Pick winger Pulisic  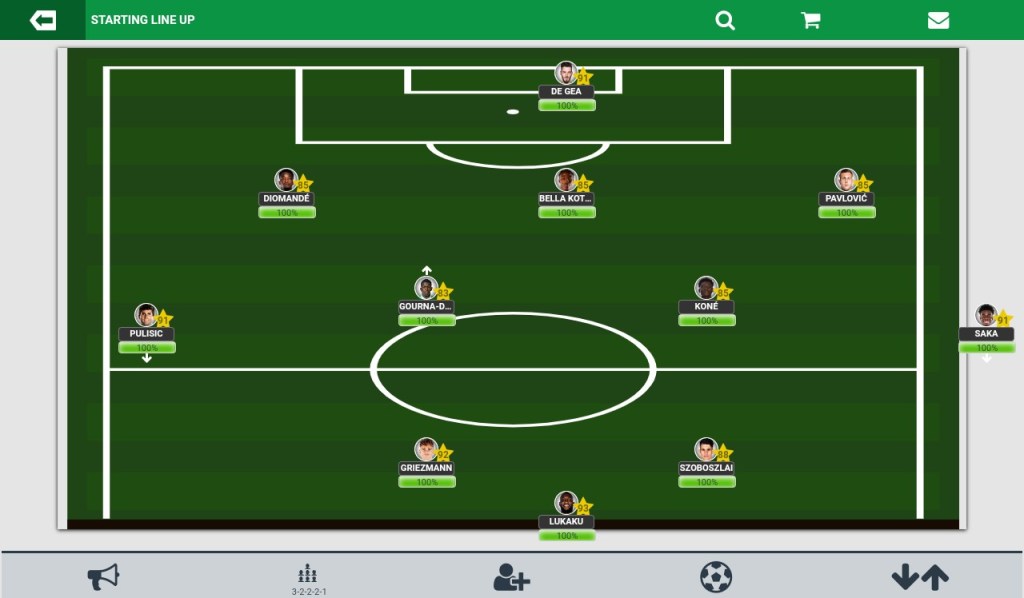pos(147,316)
